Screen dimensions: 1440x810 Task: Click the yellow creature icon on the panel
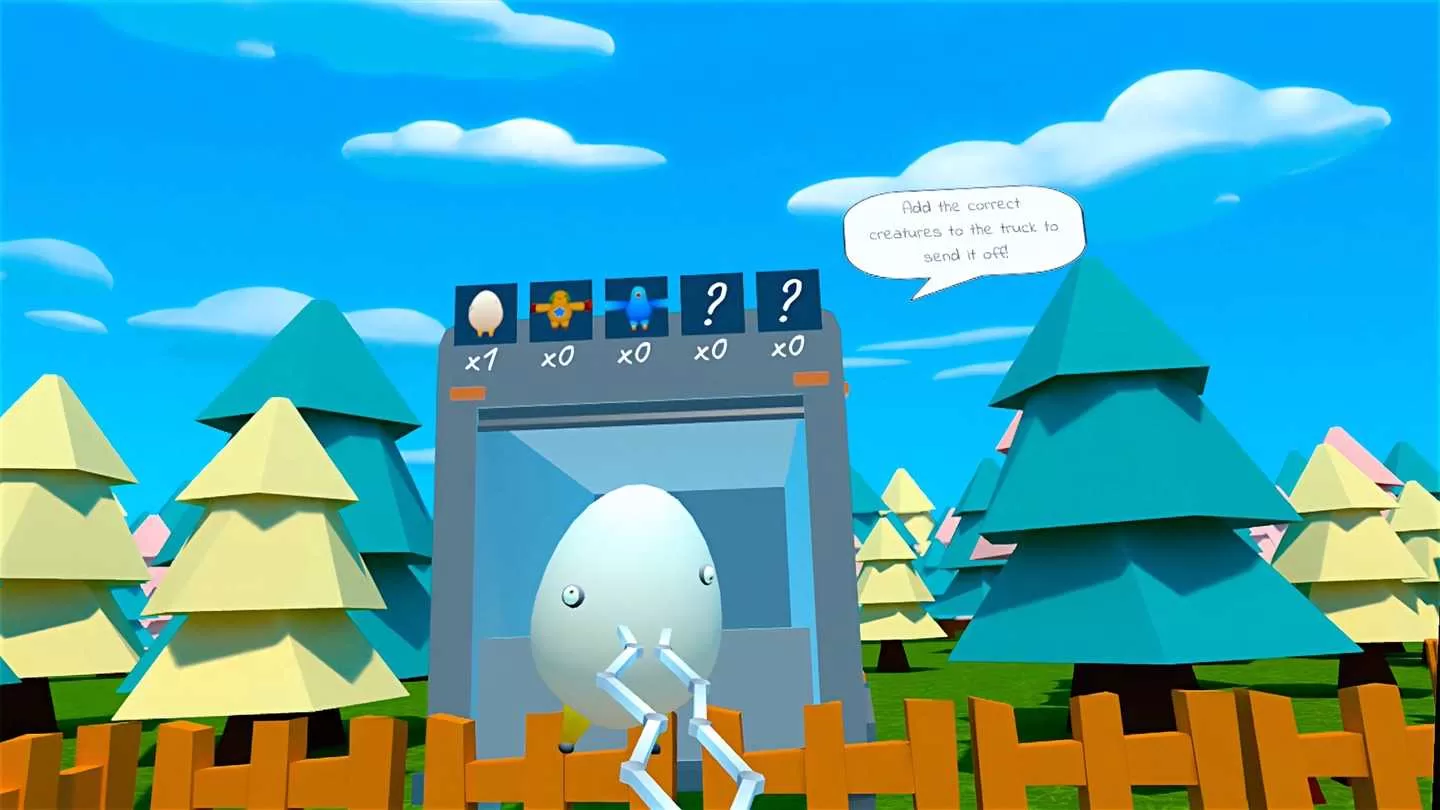[x=560, y=310]
